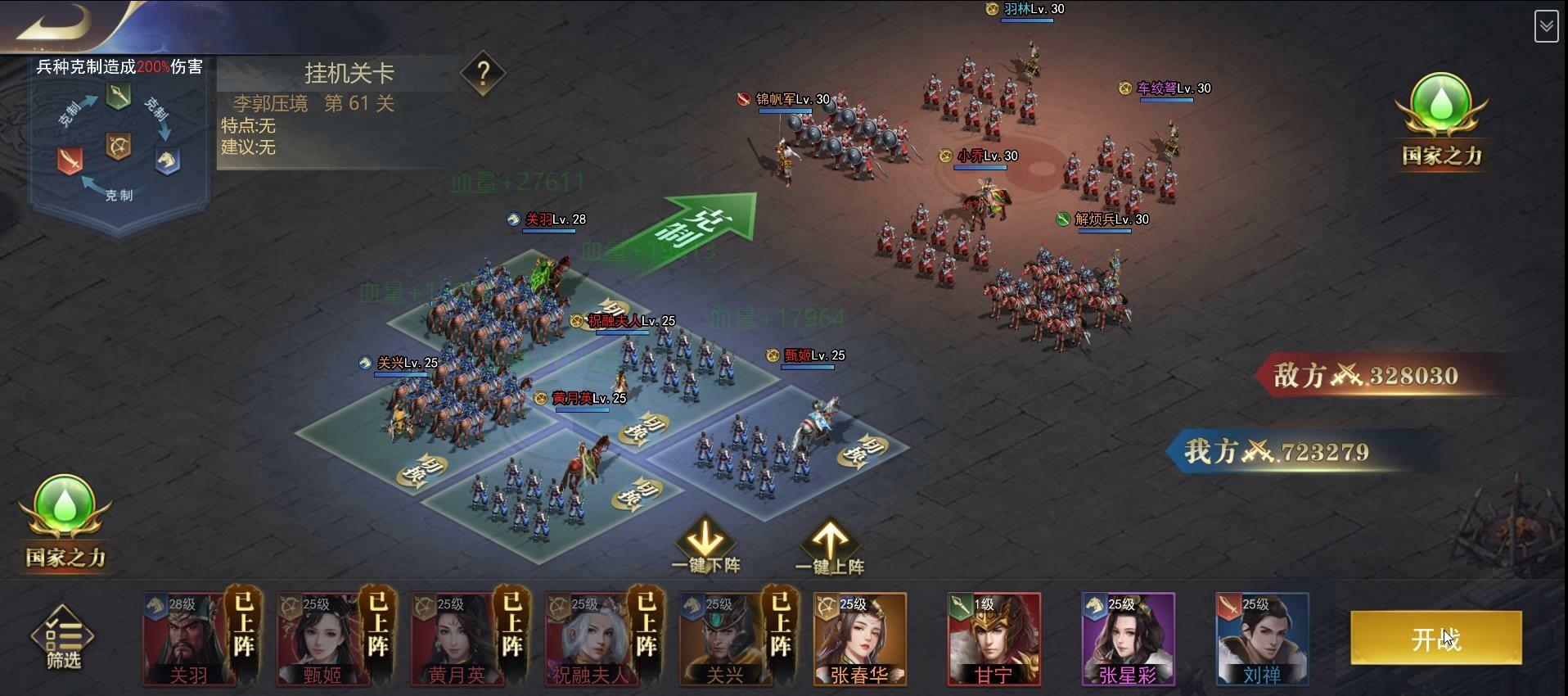Open the question-mark help for 挂机关卡
Viewport: 1568px width, 696px height.
[484, 74]
